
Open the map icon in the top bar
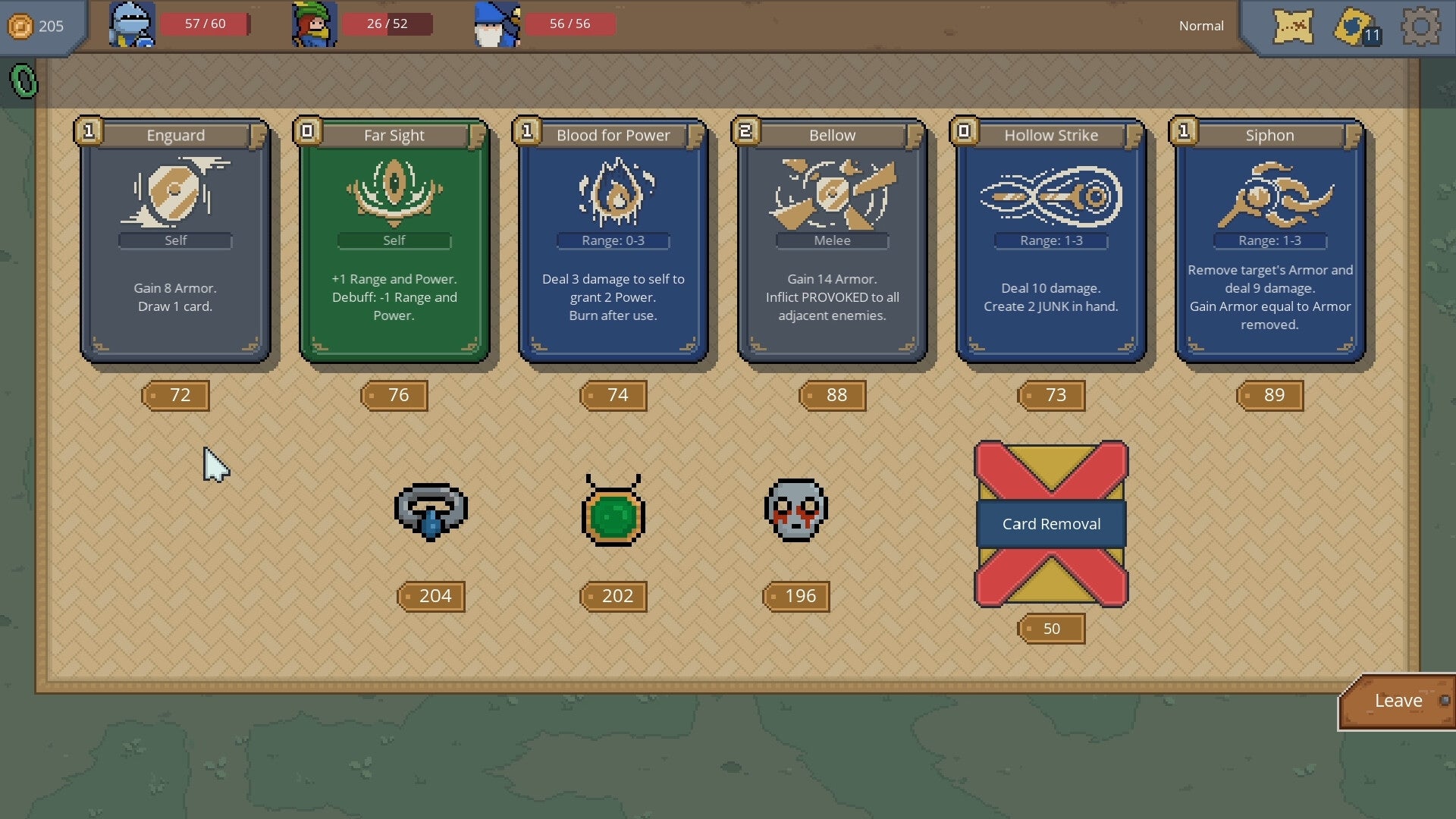click(x=1292, y=26)
